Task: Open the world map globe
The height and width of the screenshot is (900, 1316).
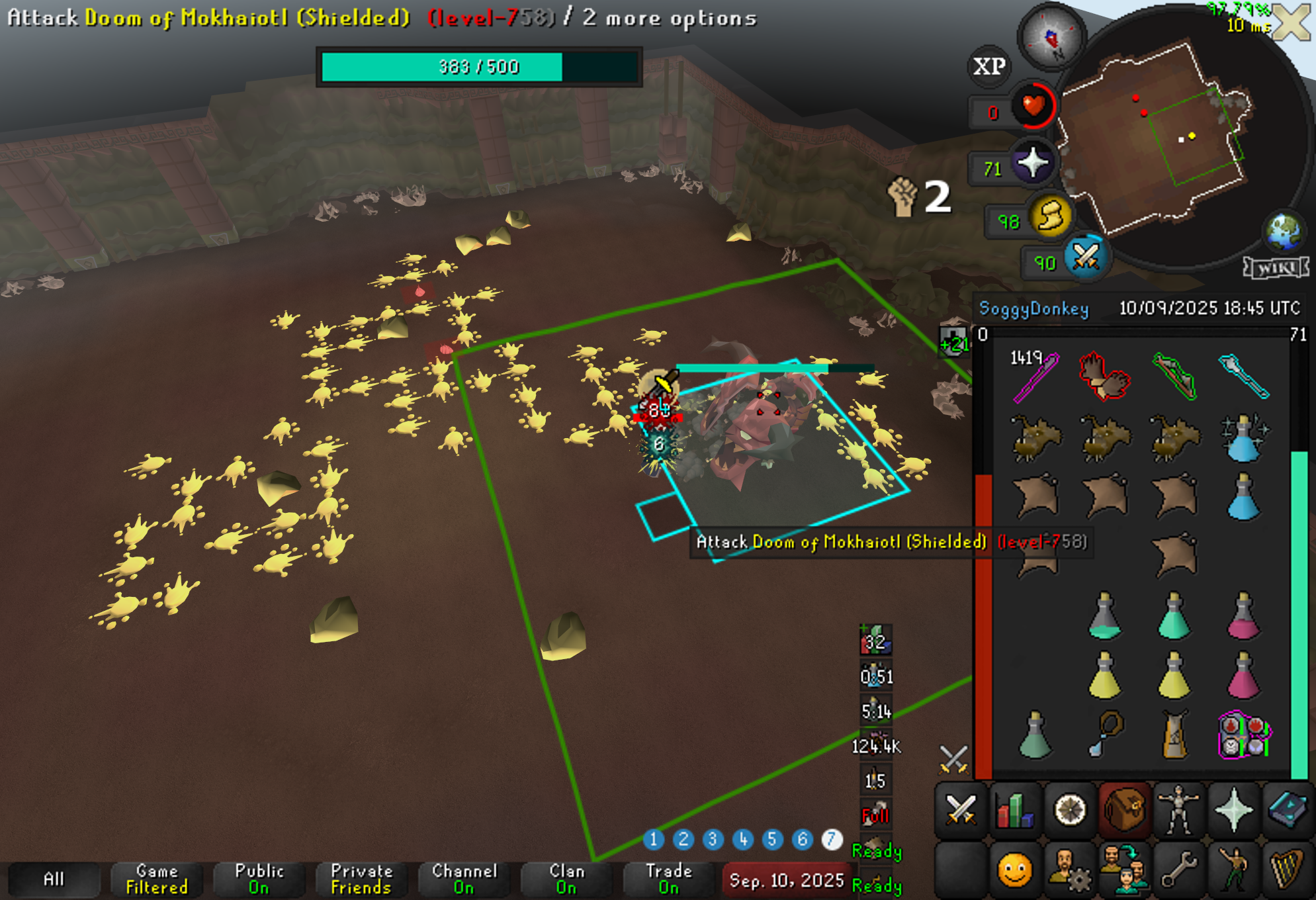Action: [1284, 231]
